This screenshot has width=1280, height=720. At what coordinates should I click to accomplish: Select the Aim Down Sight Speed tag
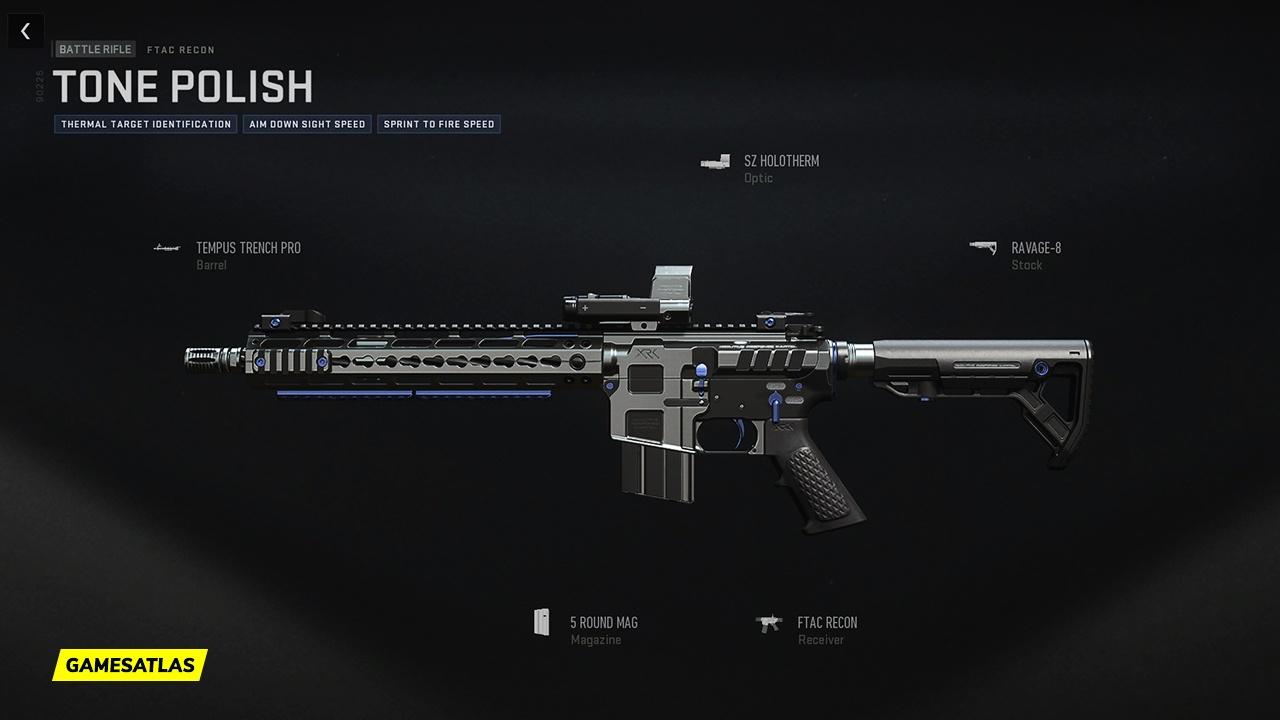[307, 124]
